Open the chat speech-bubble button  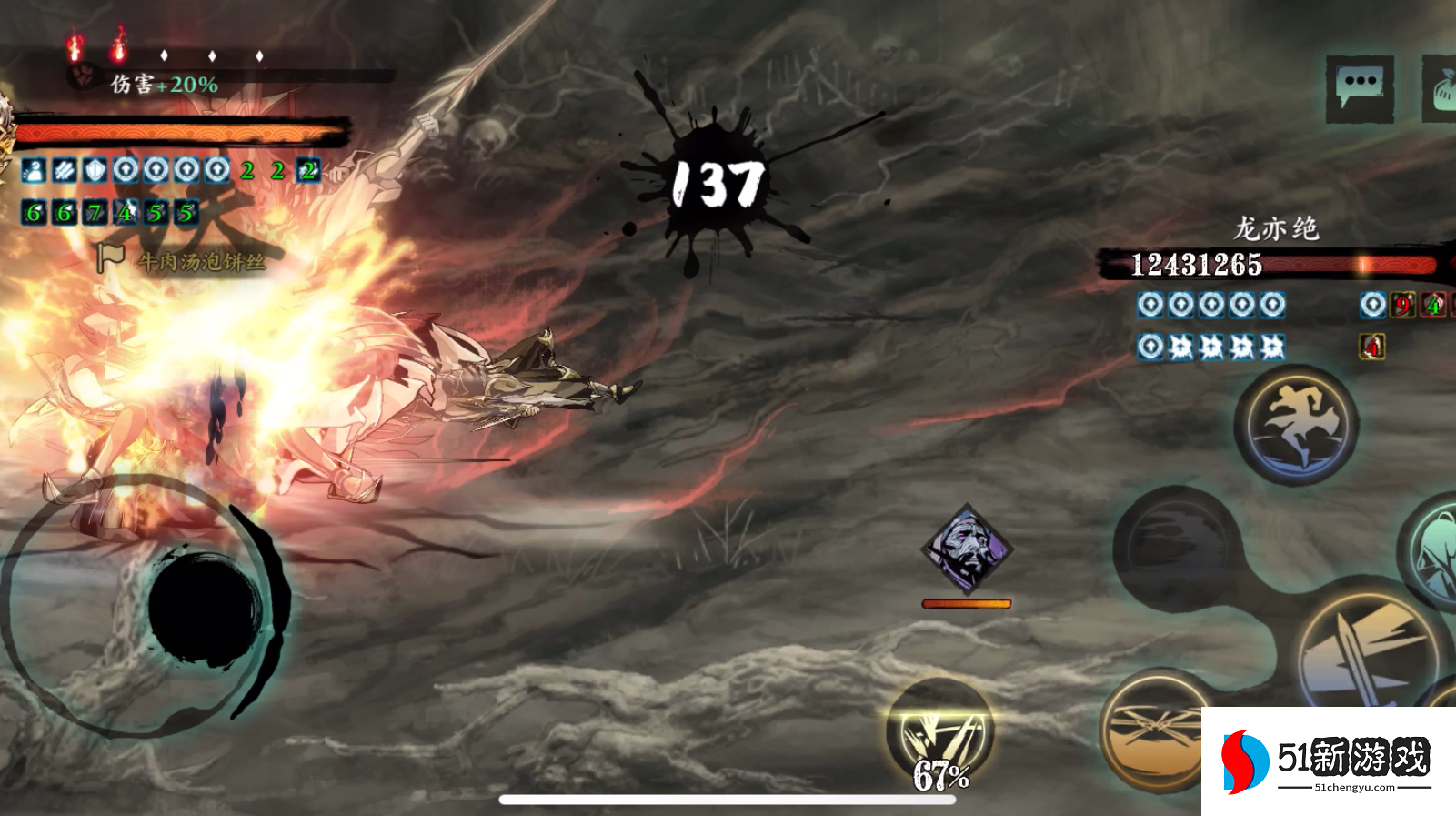pos(1360,88)
